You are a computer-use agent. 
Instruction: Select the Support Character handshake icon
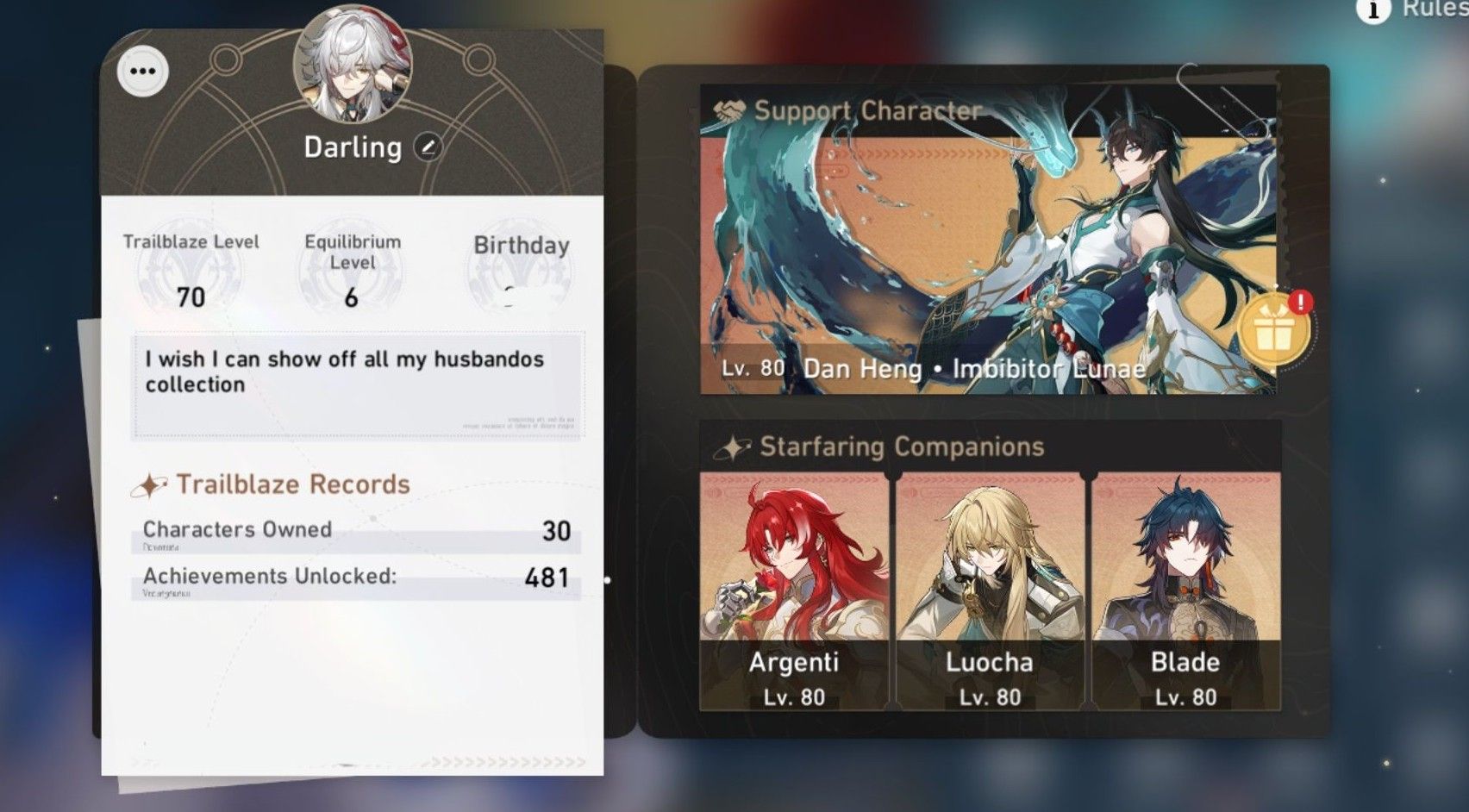tap(728, 109)
